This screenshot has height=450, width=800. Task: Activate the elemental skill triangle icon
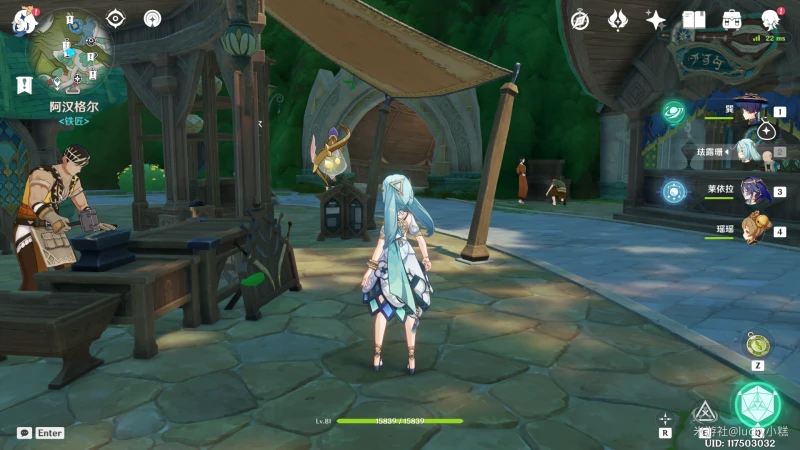(x=706, y=411)
